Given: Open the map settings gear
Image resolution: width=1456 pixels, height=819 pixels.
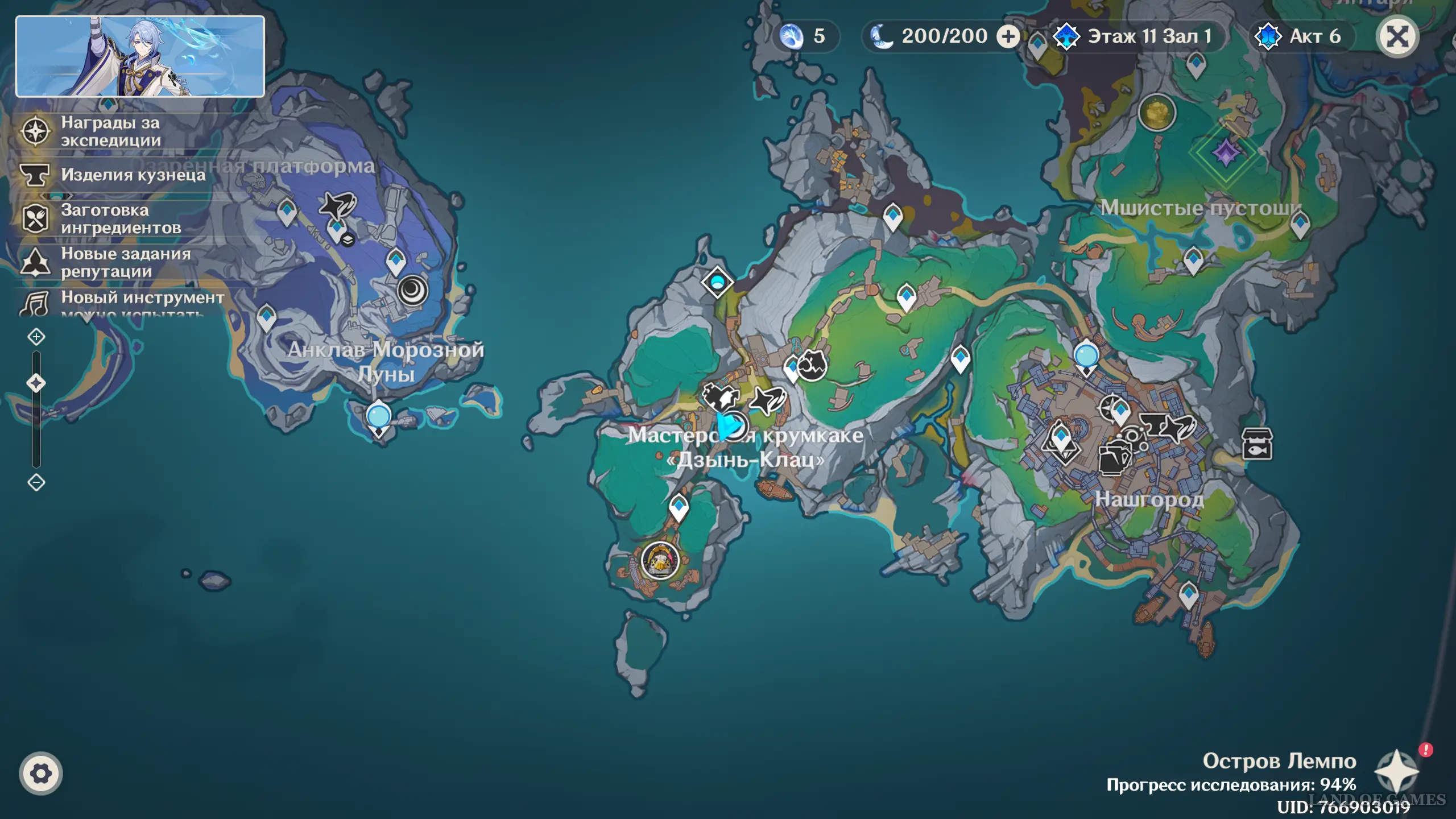Looking at the screenshot, I should pos(40,773).
